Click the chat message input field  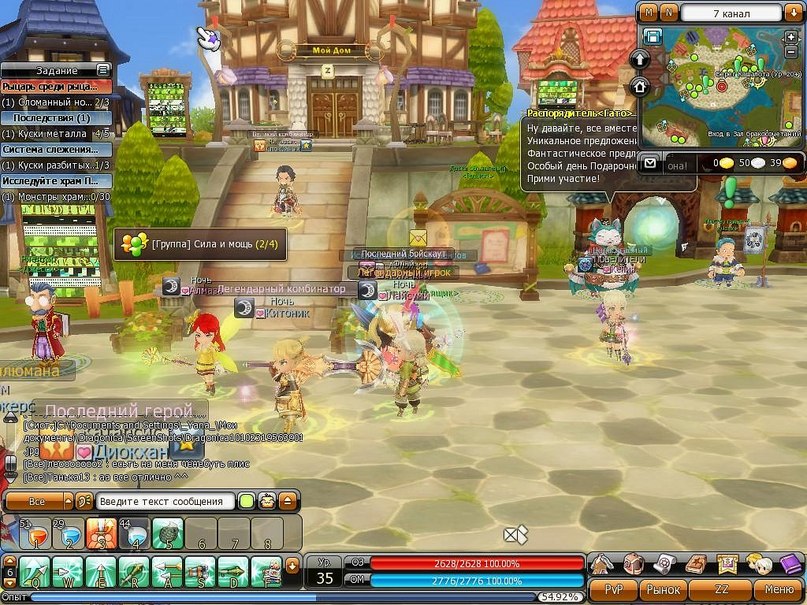coord(167,501)
